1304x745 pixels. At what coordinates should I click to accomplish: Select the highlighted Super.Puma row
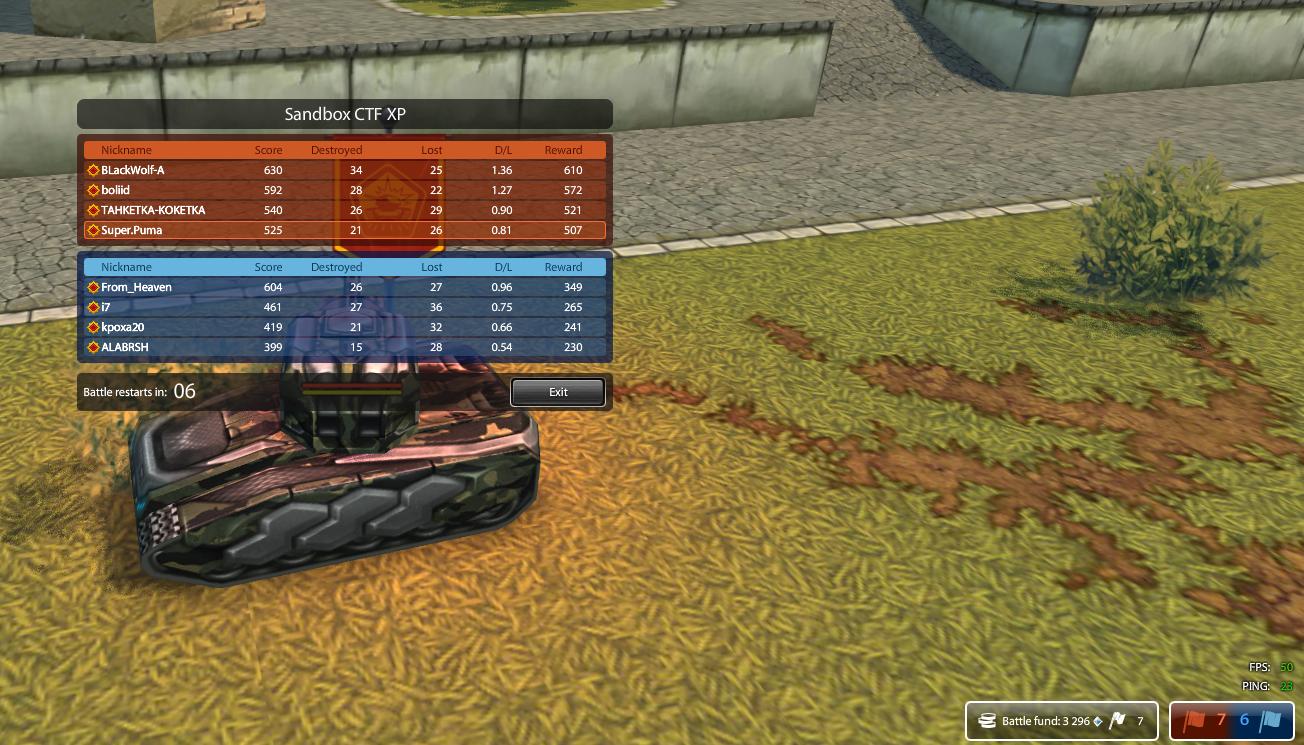[345, 230]
